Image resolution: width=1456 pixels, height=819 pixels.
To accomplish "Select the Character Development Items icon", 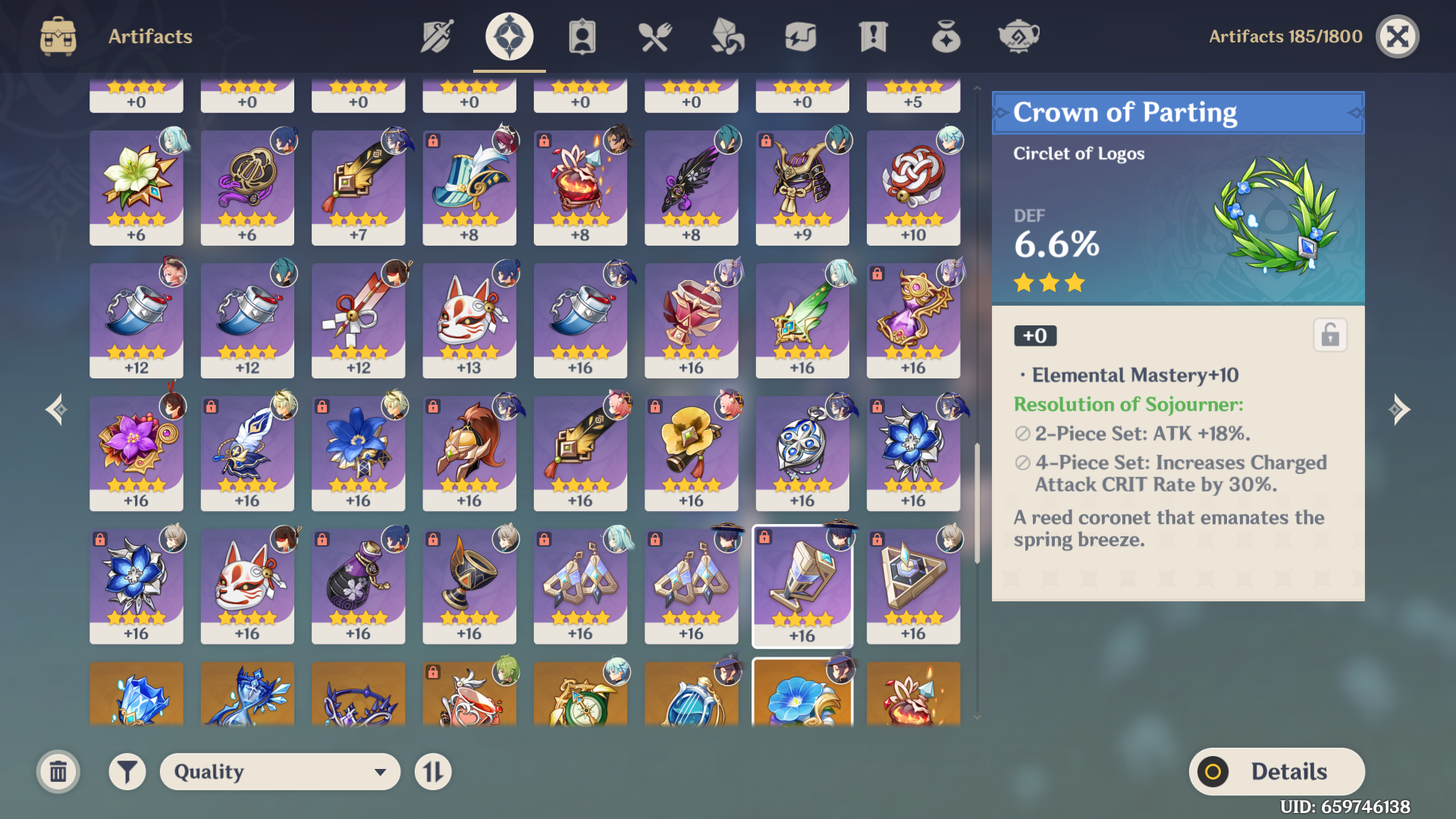I will tap(581, 36).
